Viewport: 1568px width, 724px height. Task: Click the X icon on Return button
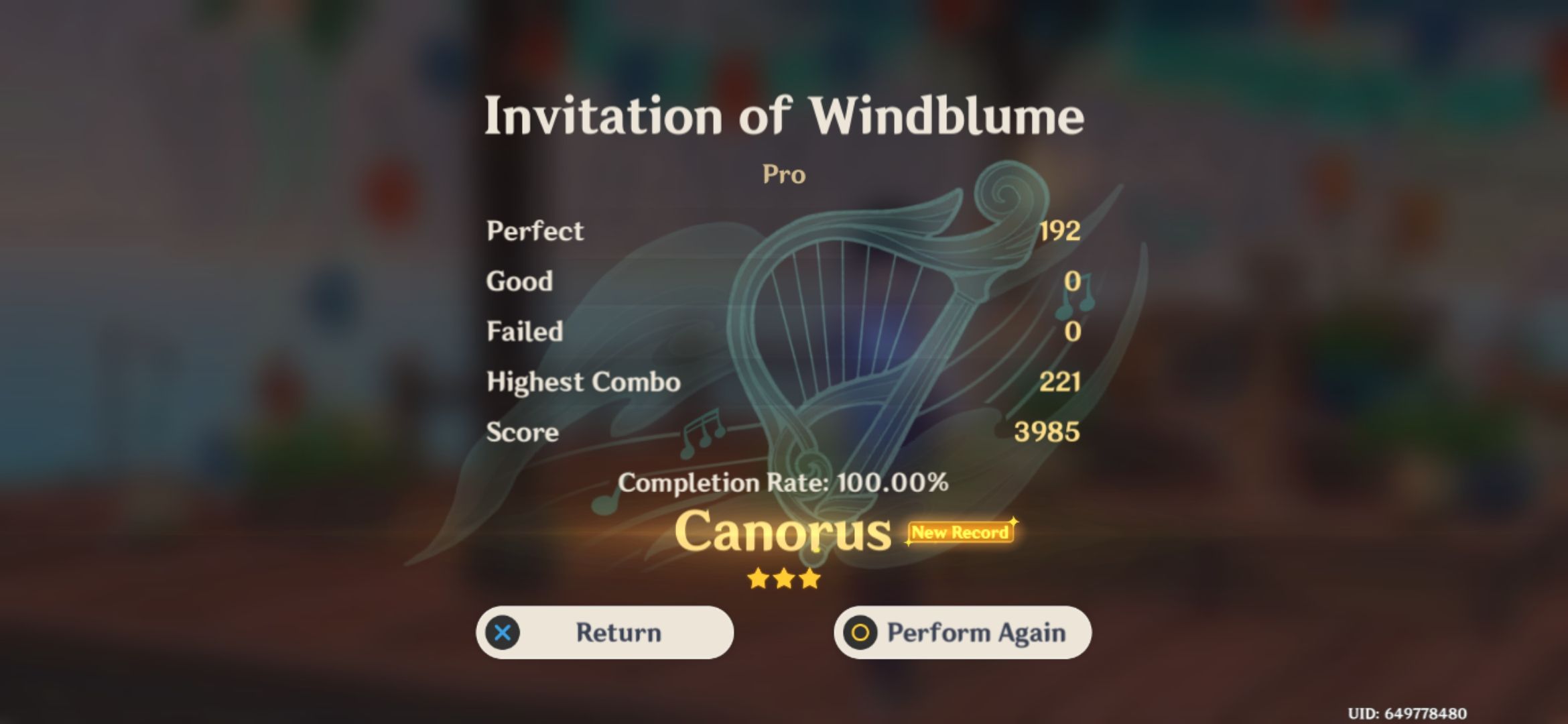coord(504,631)
